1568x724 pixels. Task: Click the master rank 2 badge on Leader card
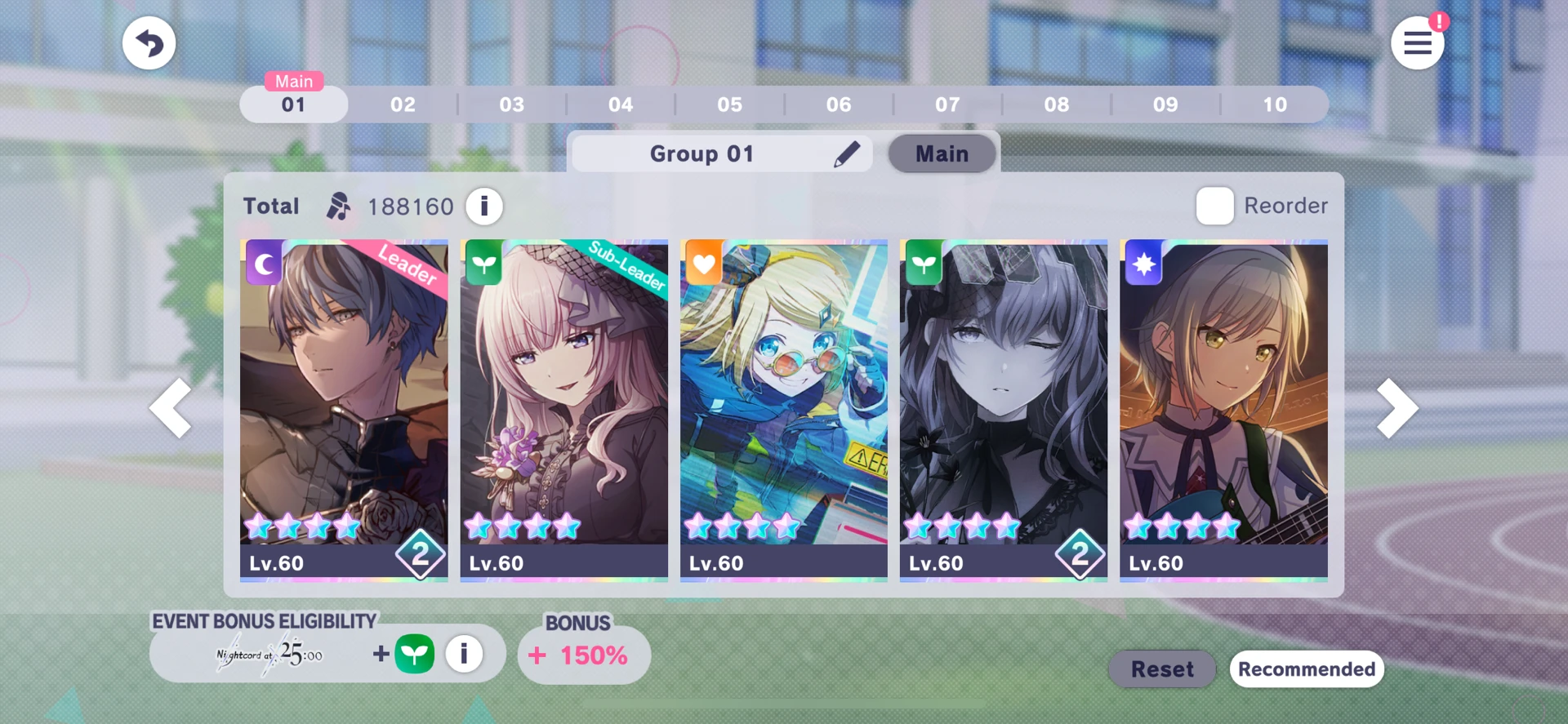pos(421,555)
